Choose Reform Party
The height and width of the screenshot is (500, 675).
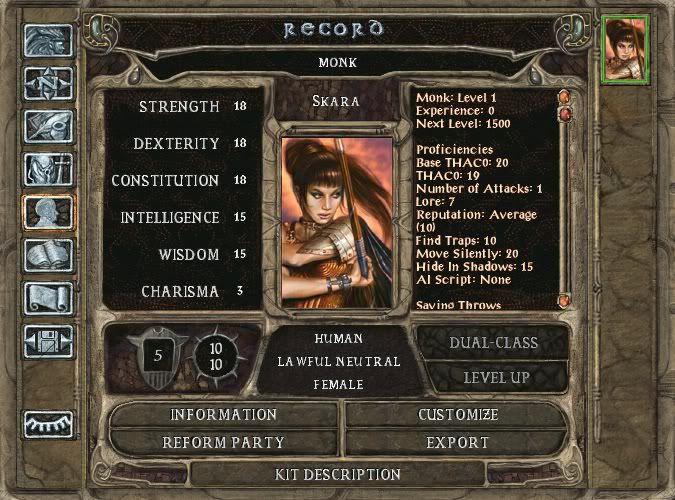[224, 442]
